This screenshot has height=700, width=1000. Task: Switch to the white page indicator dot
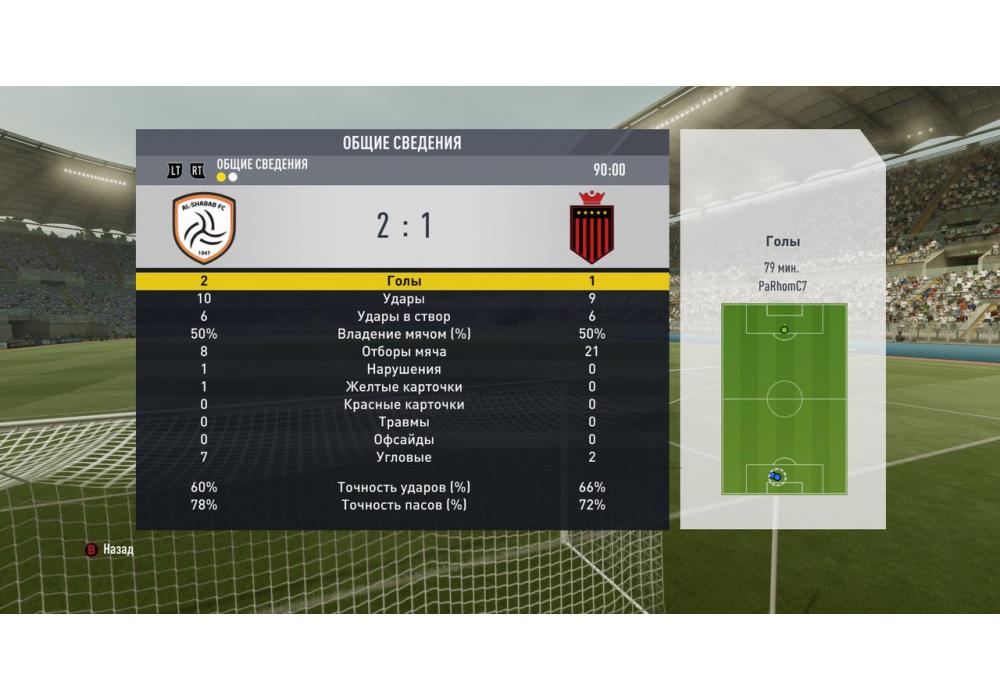pos(233,177)
